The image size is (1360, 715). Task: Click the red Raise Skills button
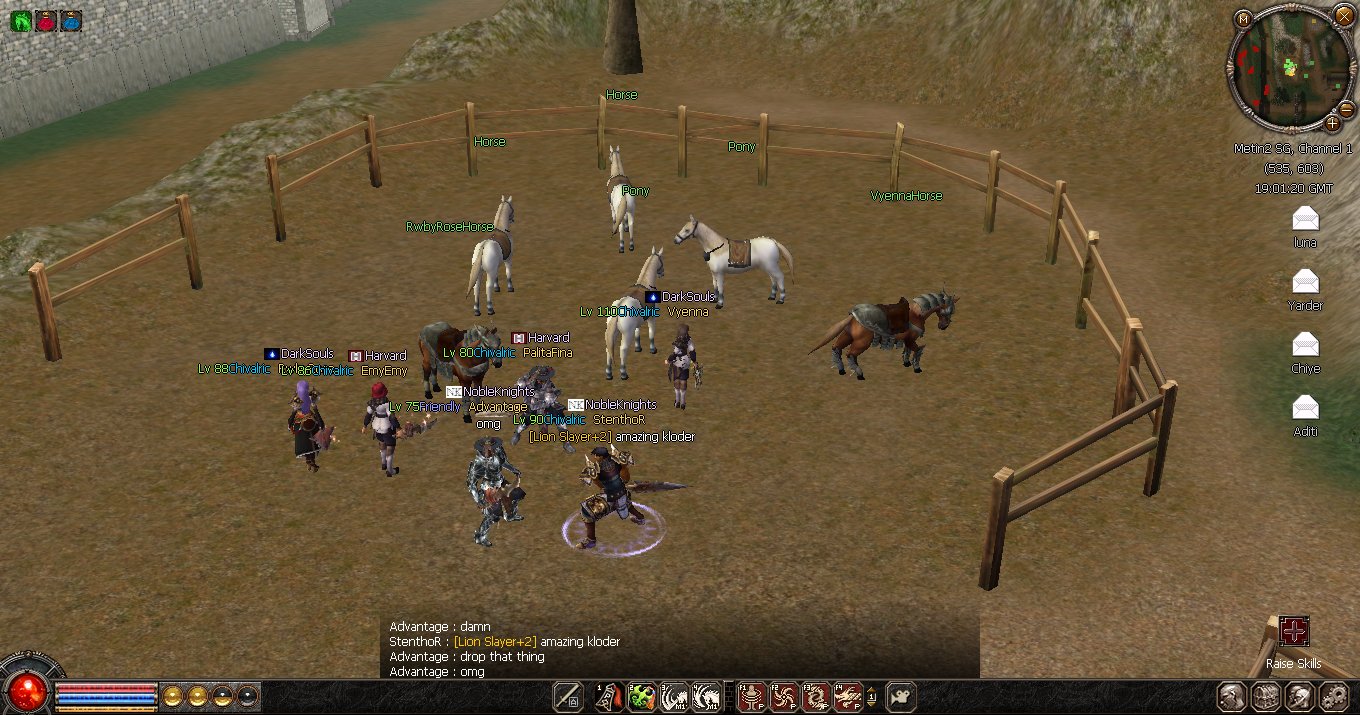[x=1294, y=631]
